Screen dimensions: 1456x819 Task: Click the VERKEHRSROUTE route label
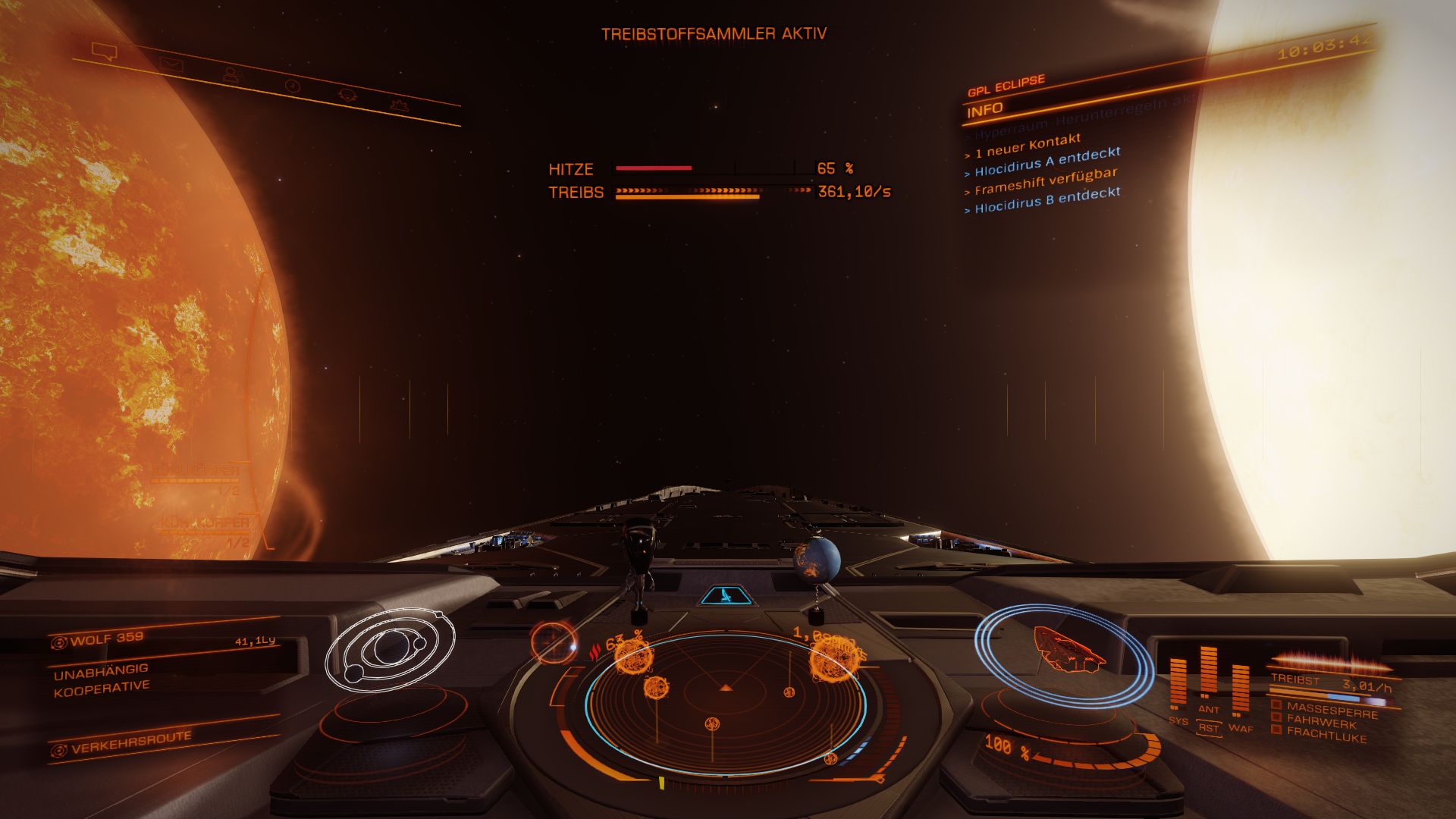pyautogui.click(x=130, y=742)
